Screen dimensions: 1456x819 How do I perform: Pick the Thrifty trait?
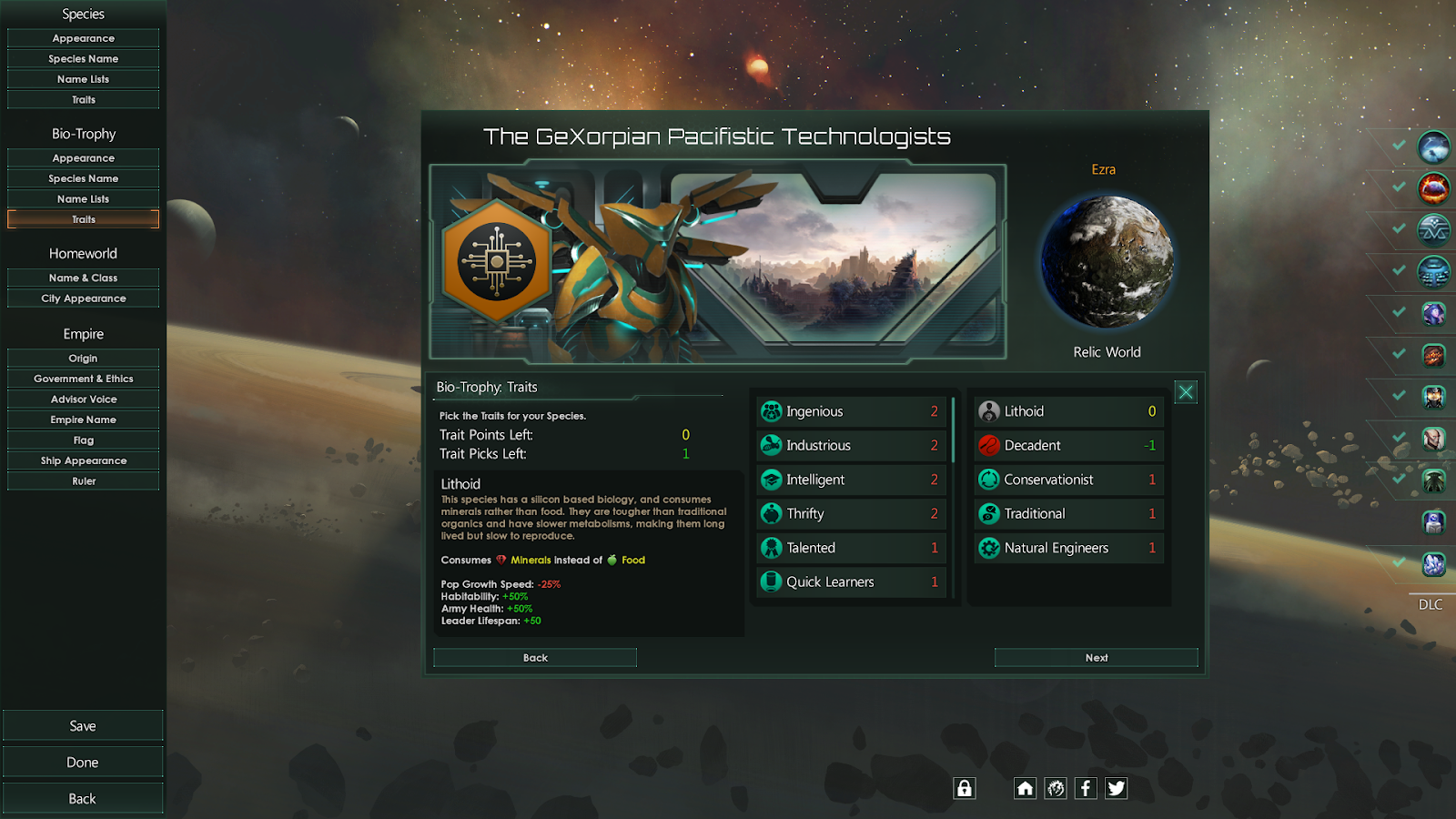(851, 513)
